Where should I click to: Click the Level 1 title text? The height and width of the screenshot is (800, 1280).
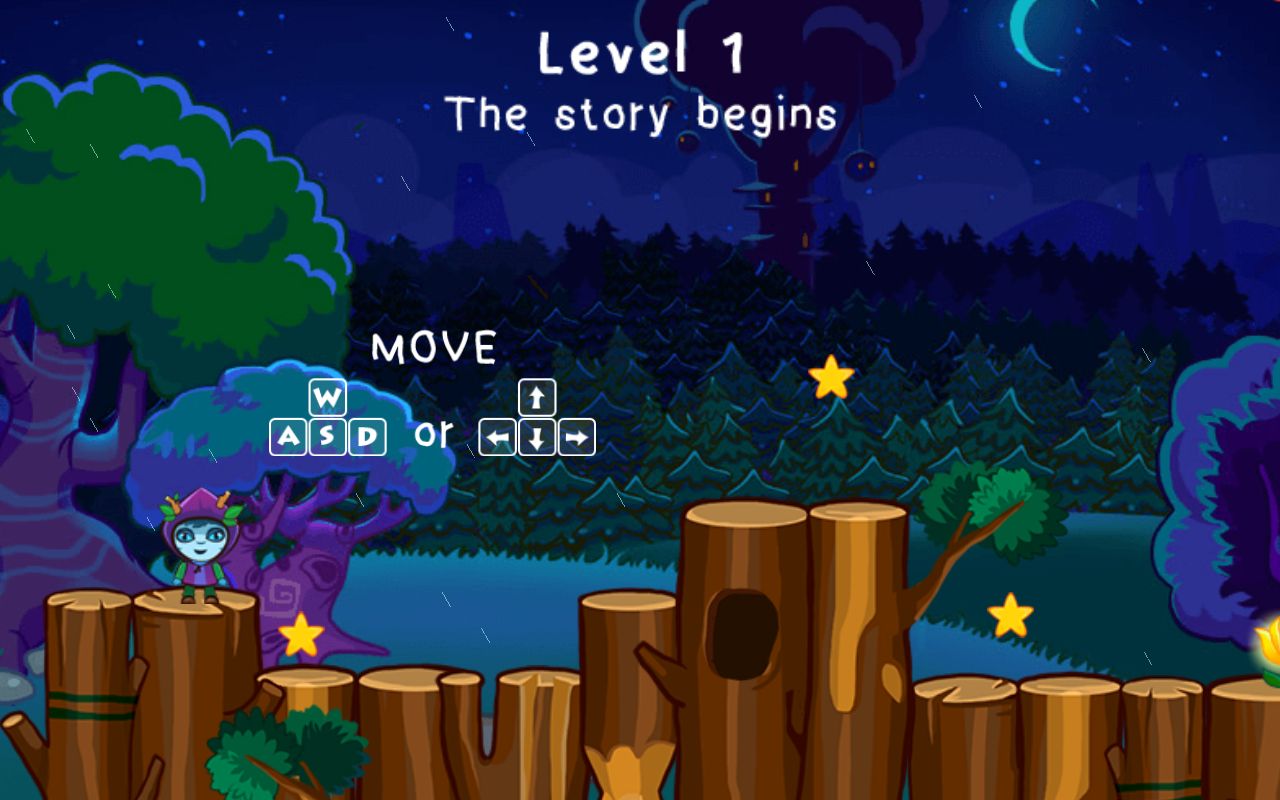pyautogui.click(x=643, y=55)
